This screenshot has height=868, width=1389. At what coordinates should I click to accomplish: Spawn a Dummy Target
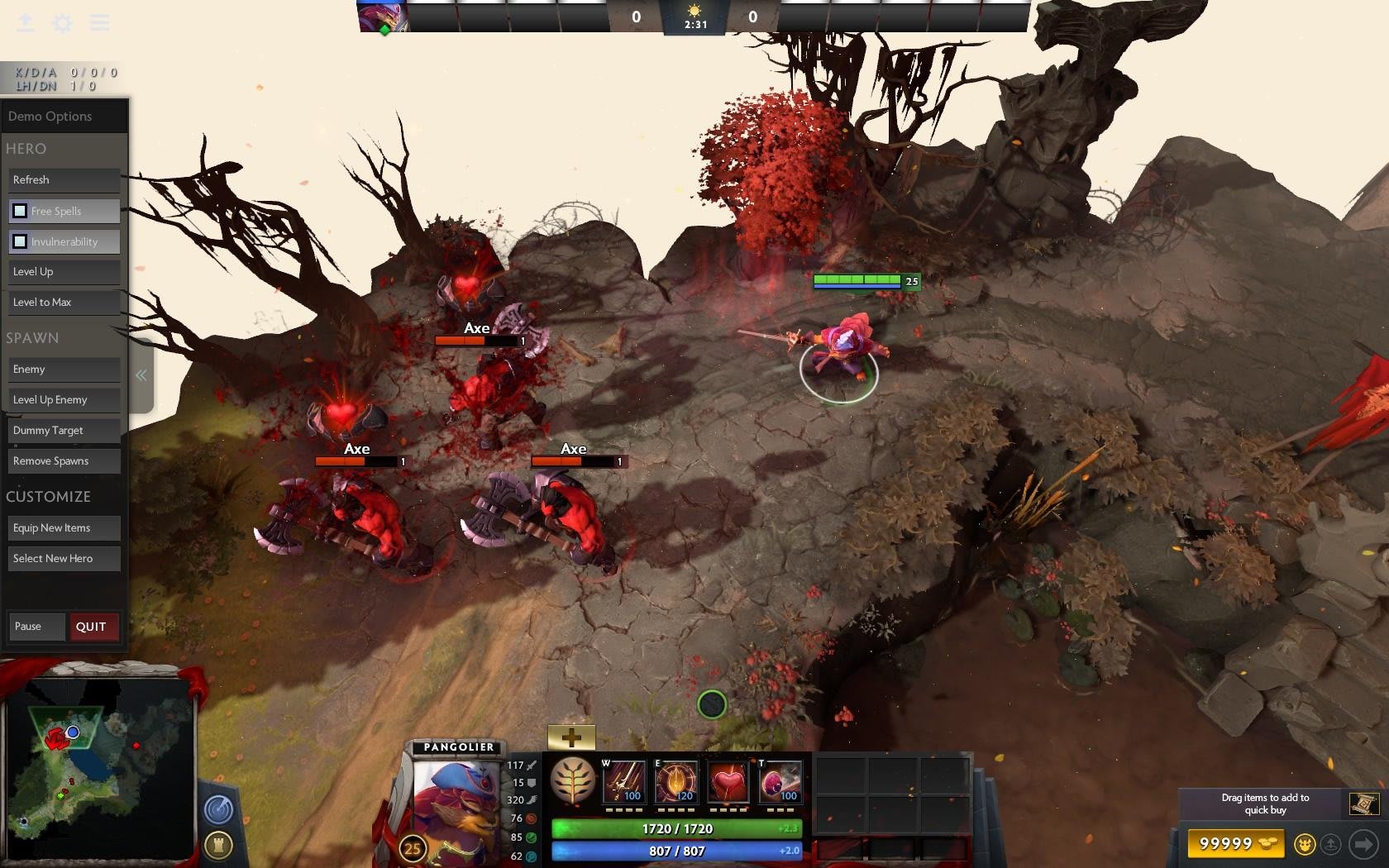[x=64, y=431]
